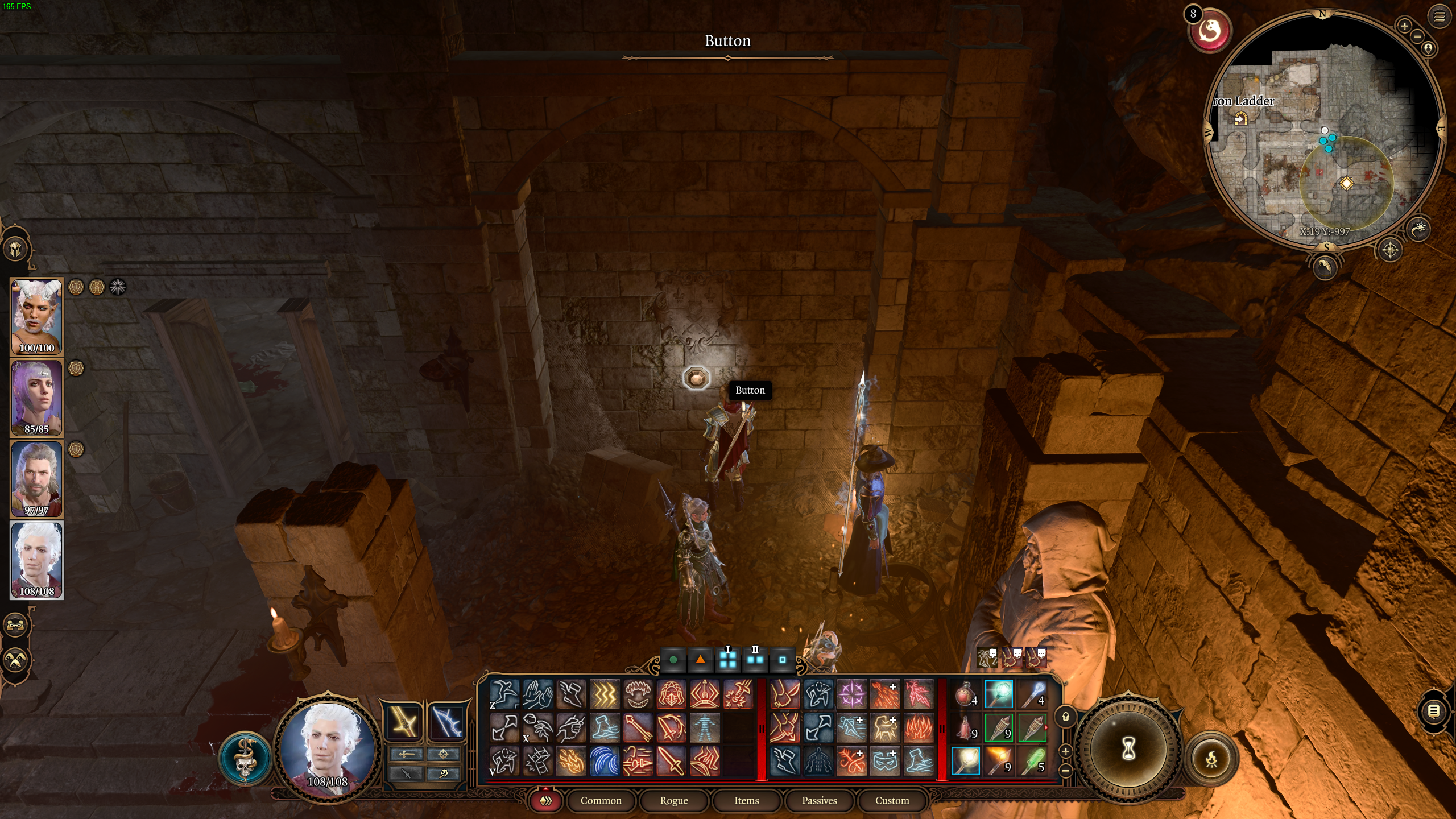
Task: Choose the purple-haired companion portrait
Action: click(37, 398)
